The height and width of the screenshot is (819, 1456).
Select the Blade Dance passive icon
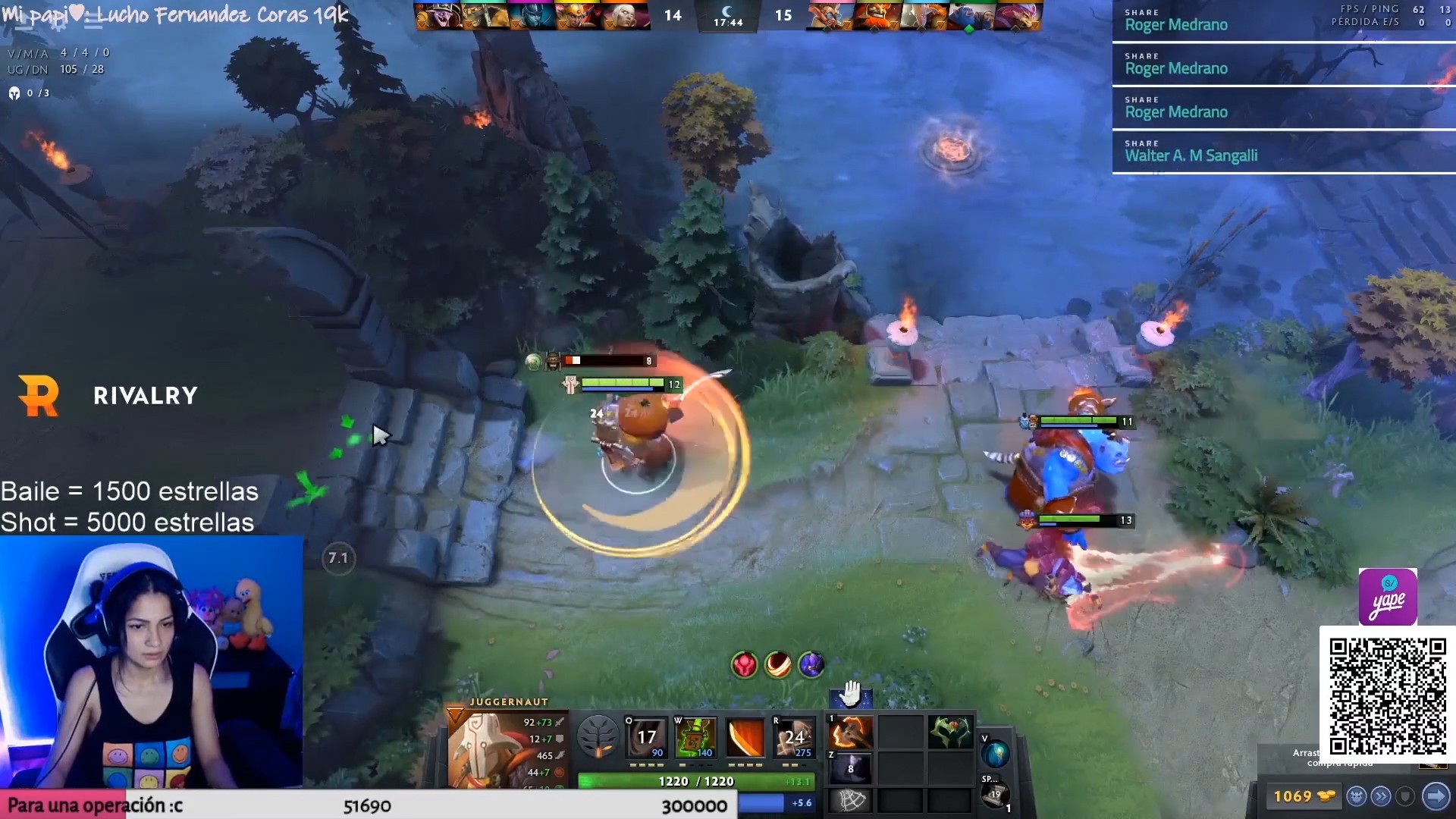coord(745,736)
